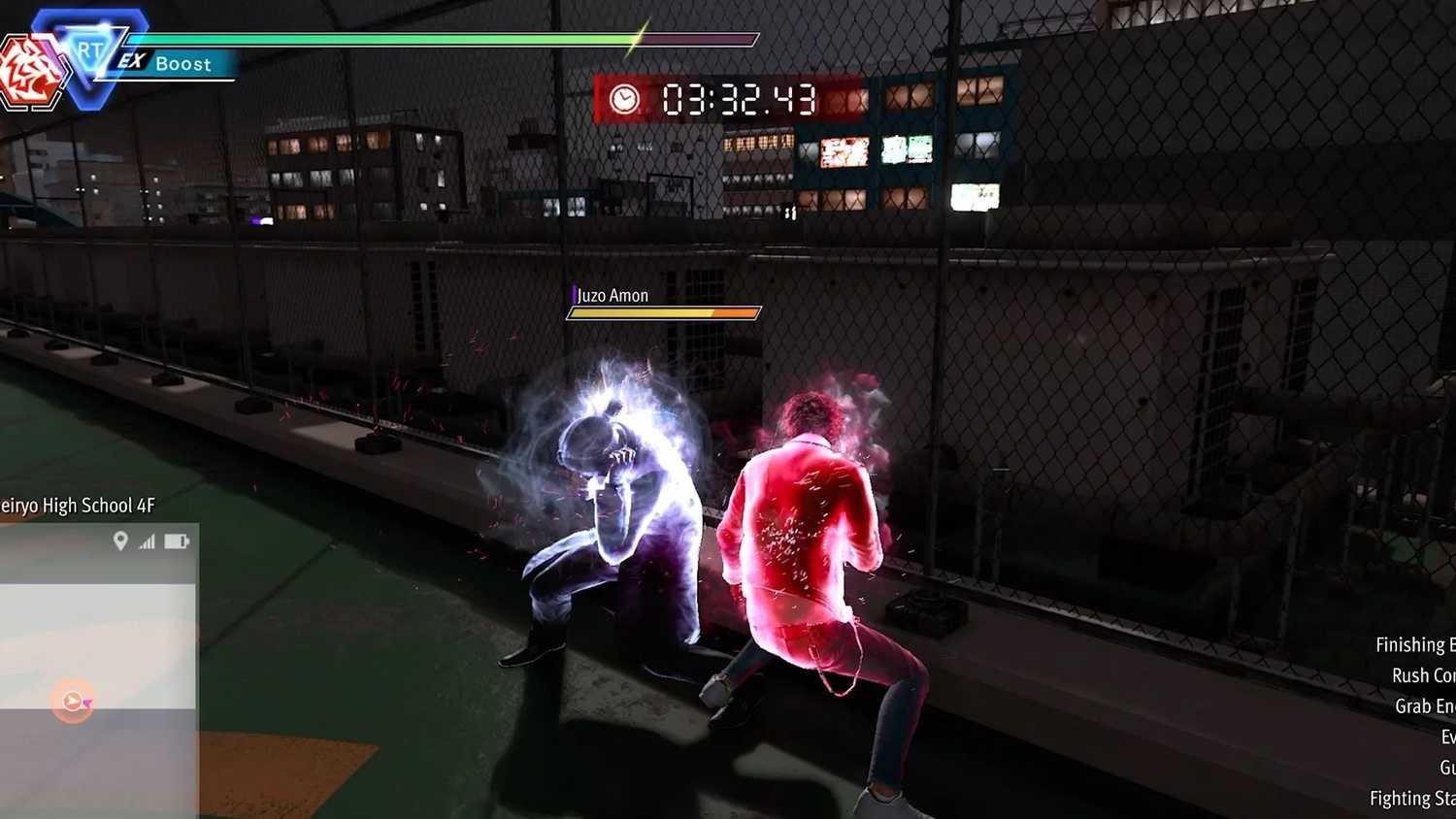Select the Fighting Style entry in the side list
This screenshot has width=1456, height=819.
1411,799
